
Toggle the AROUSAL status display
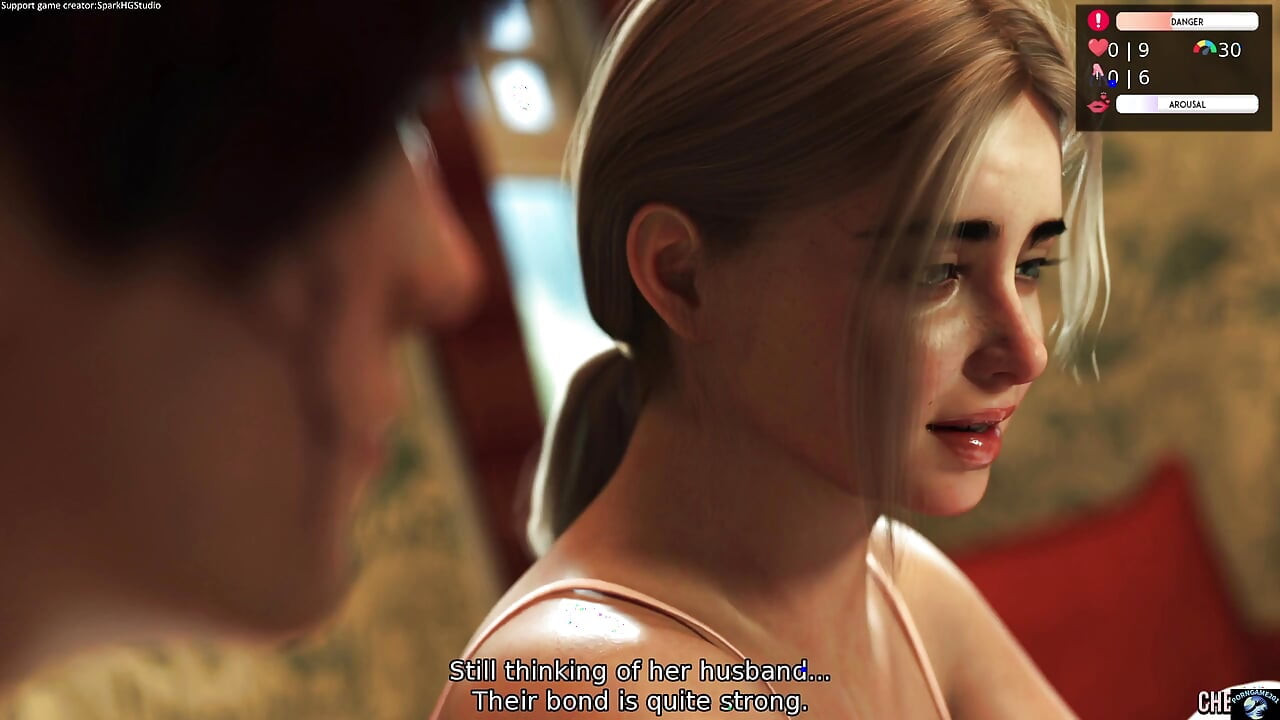(1187, 104)
